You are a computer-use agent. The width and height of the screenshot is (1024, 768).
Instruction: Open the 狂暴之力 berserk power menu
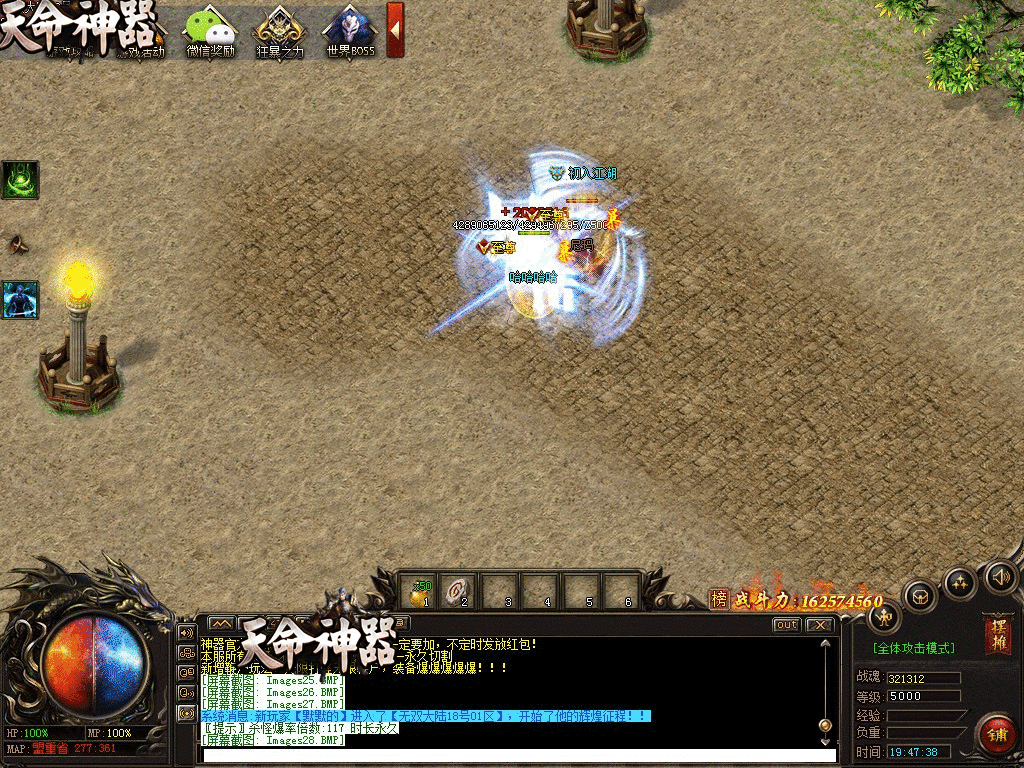pos(279,30)
